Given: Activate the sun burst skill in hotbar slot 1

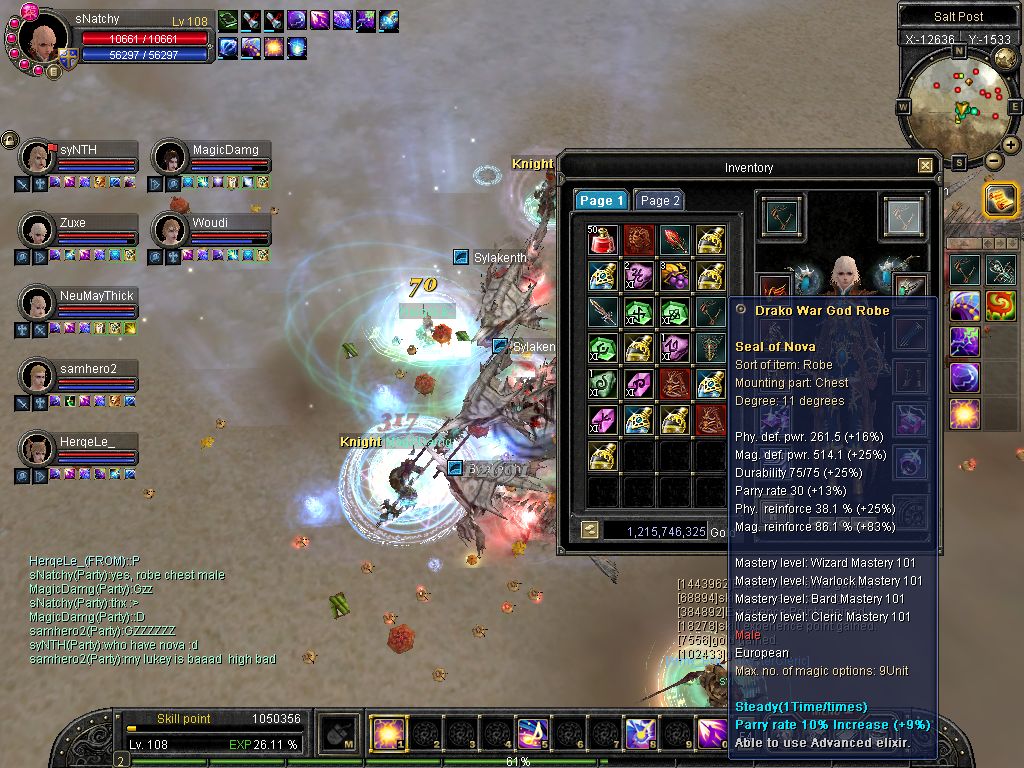Looking at the screenshot, I should (x=386, y=735).
